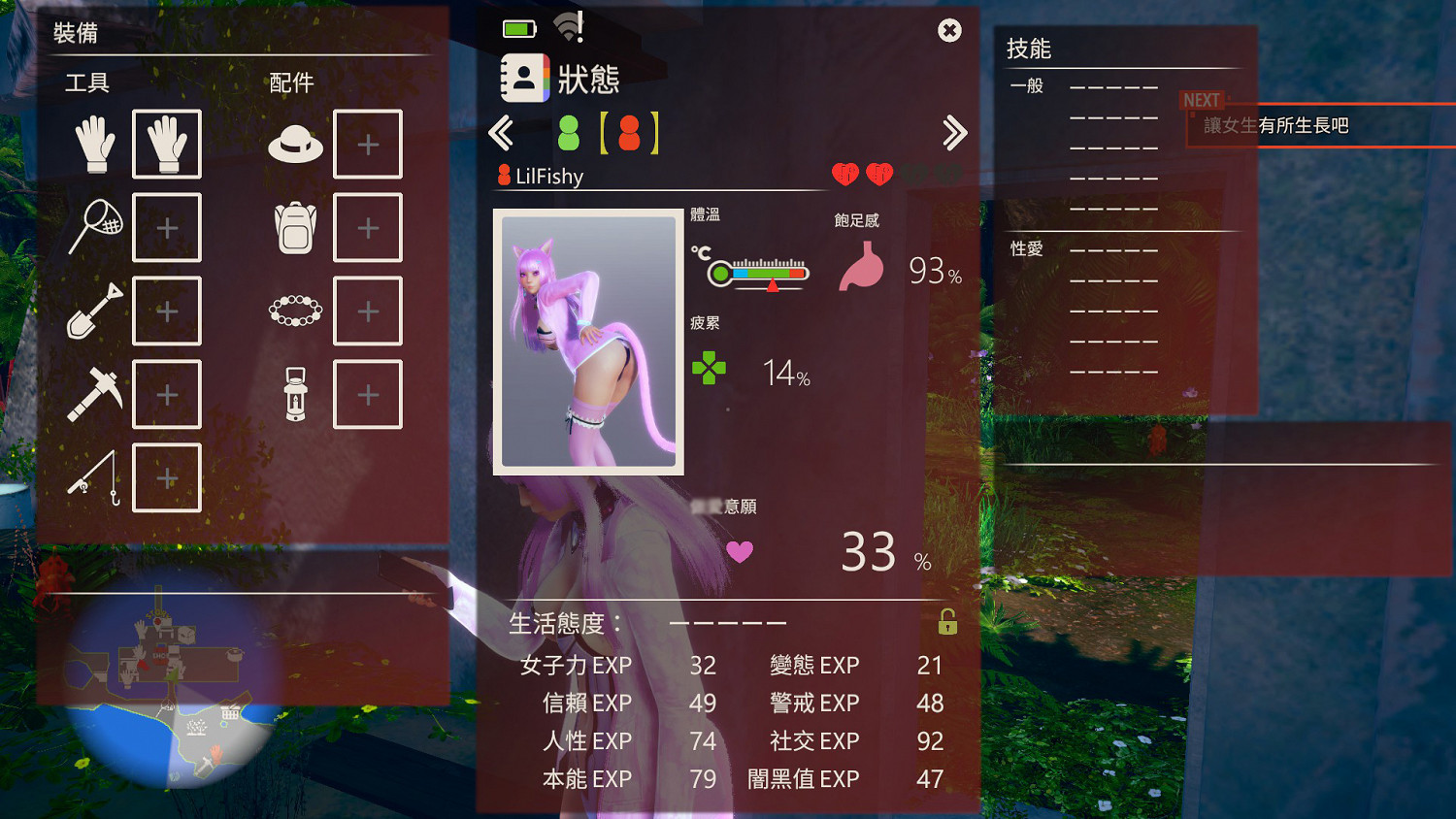
Task: Select the green character indicator icon
Action: click(568, 133)
